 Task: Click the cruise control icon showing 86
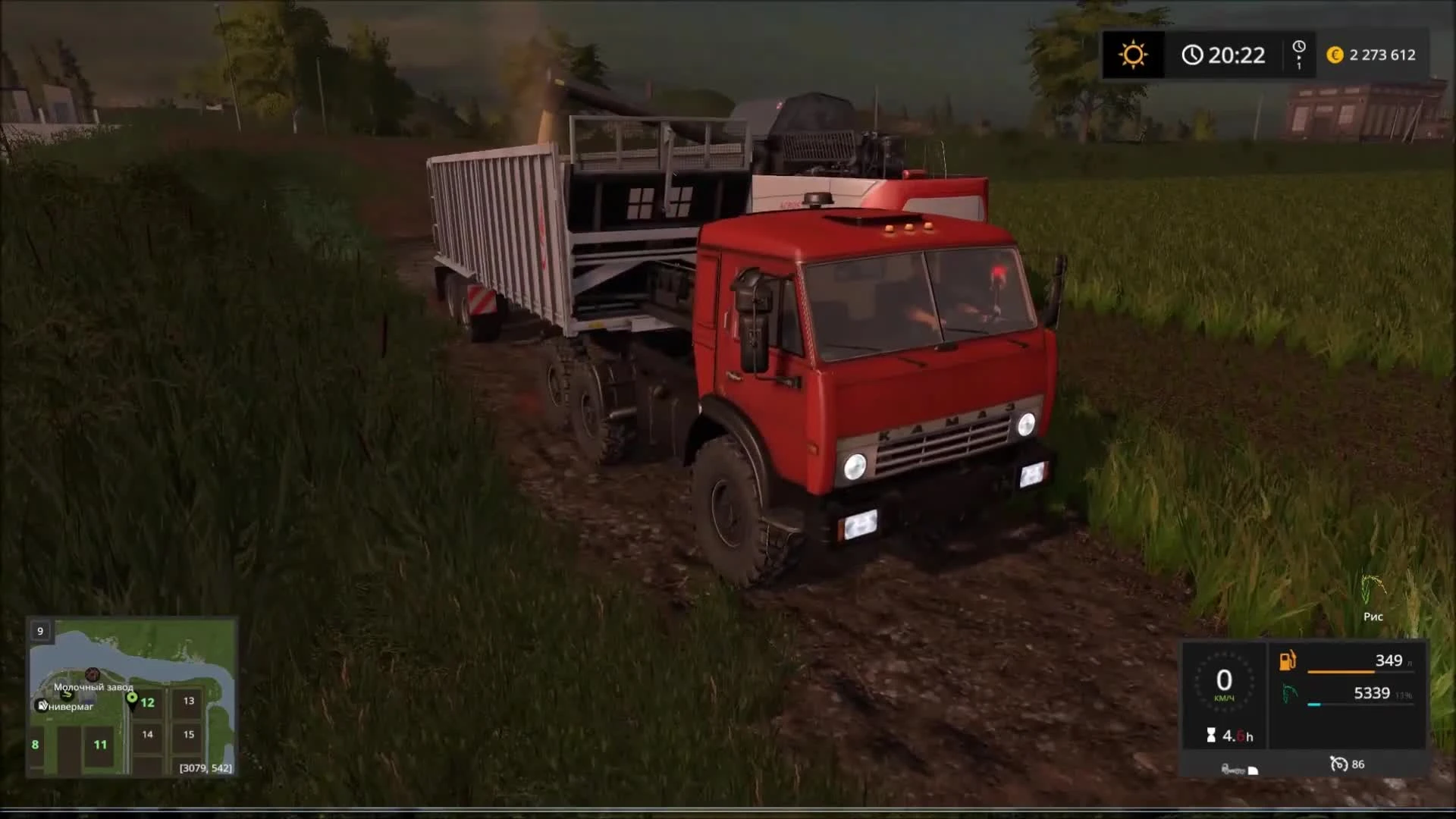pyautogui.click(x=1339, y=764)
